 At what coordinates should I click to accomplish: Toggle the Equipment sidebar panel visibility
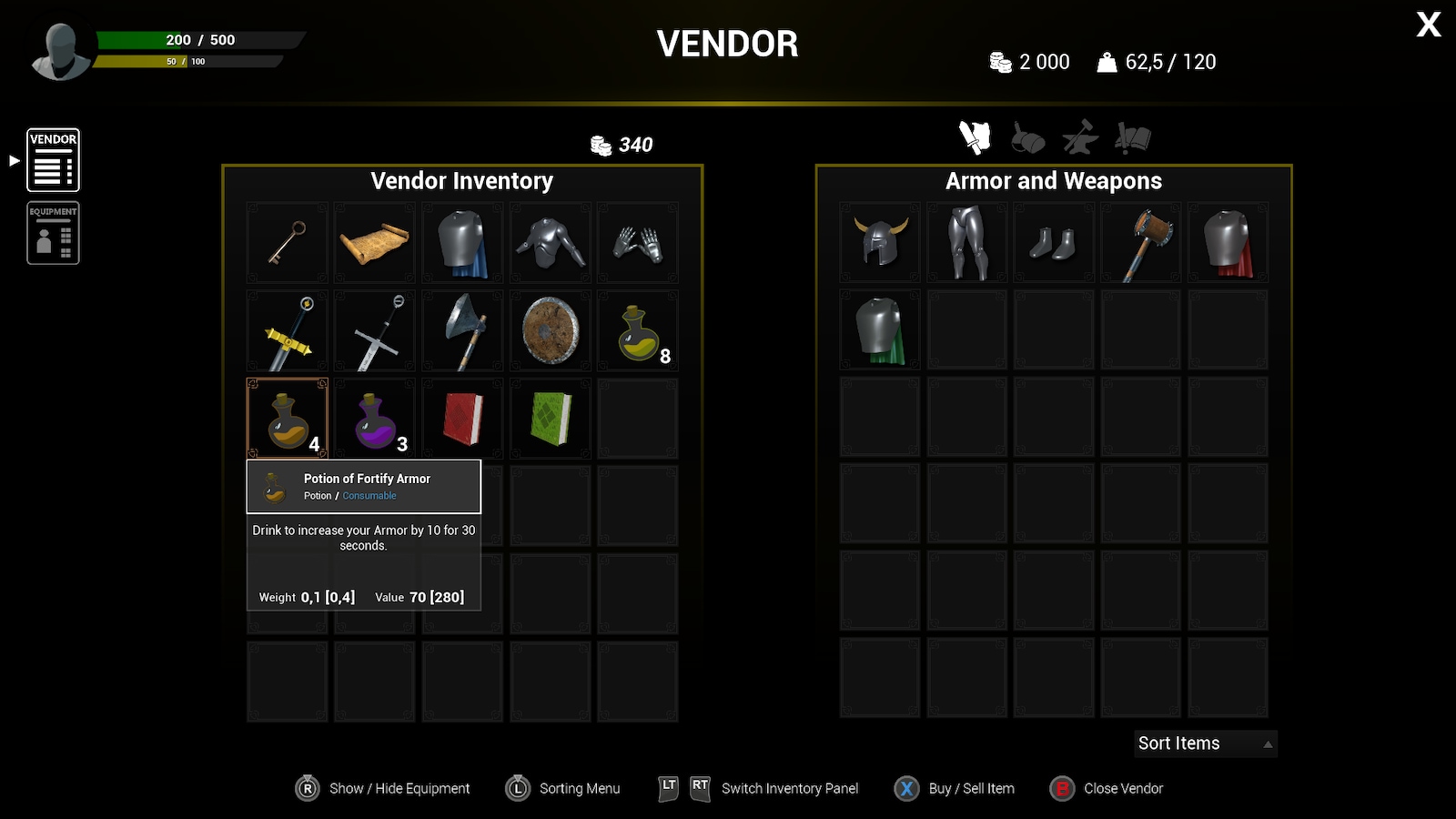click(x=53, y=232)
